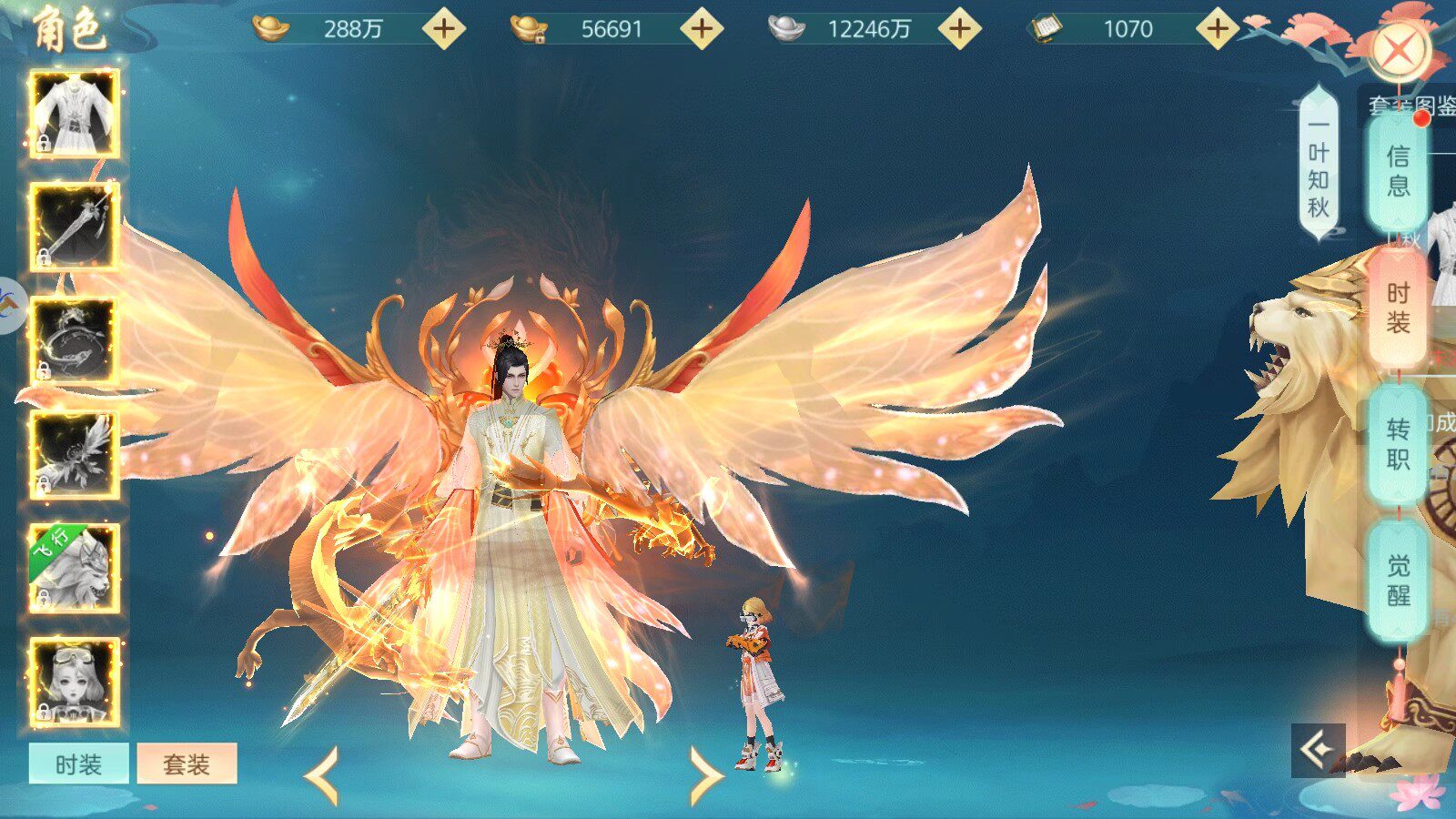
Task: Rotate the character with the right arrow
Action: [x=706, y=775]
